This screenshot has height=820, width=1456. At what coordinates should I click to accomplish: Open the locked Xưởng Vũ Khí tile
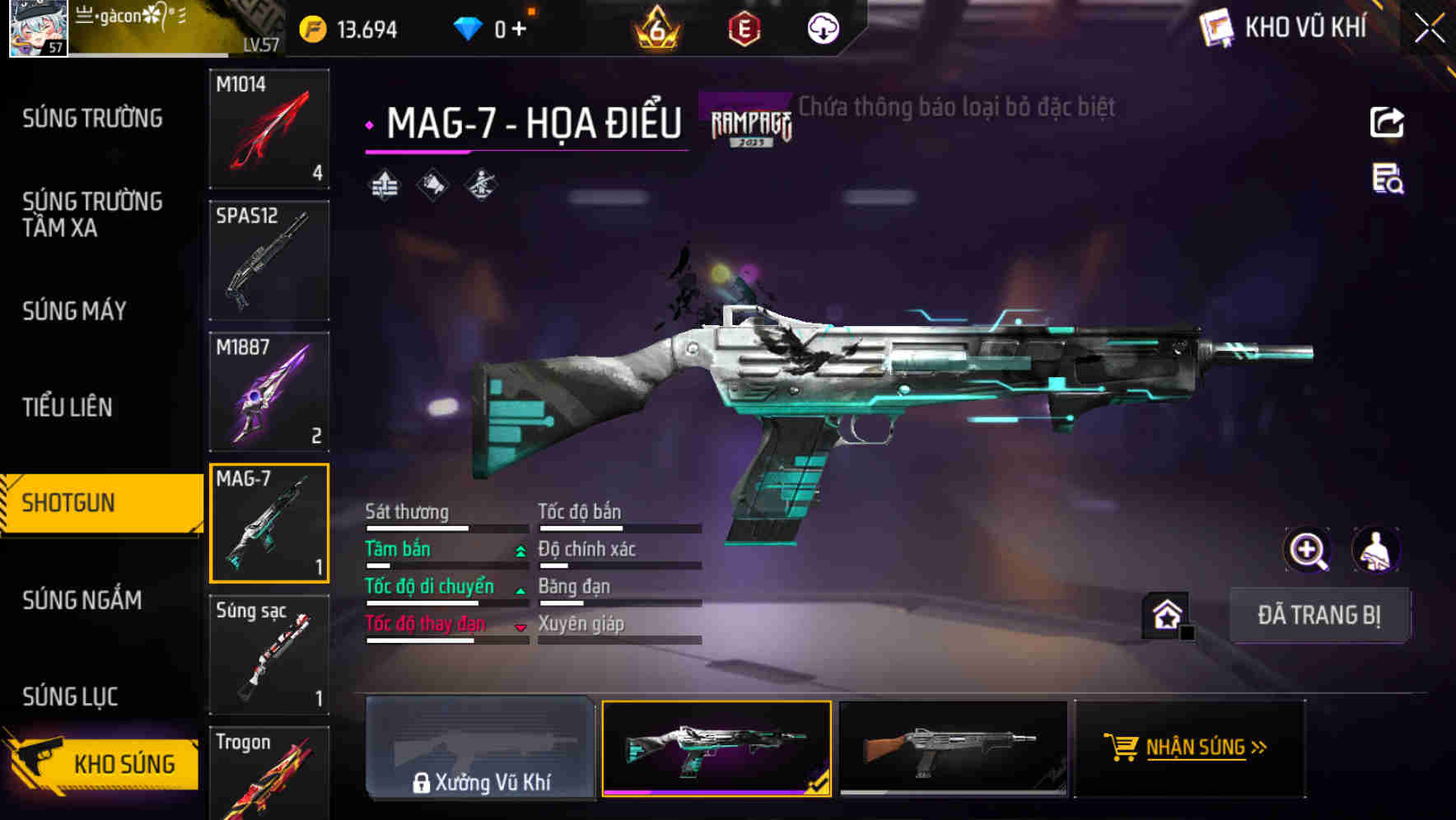480,748
